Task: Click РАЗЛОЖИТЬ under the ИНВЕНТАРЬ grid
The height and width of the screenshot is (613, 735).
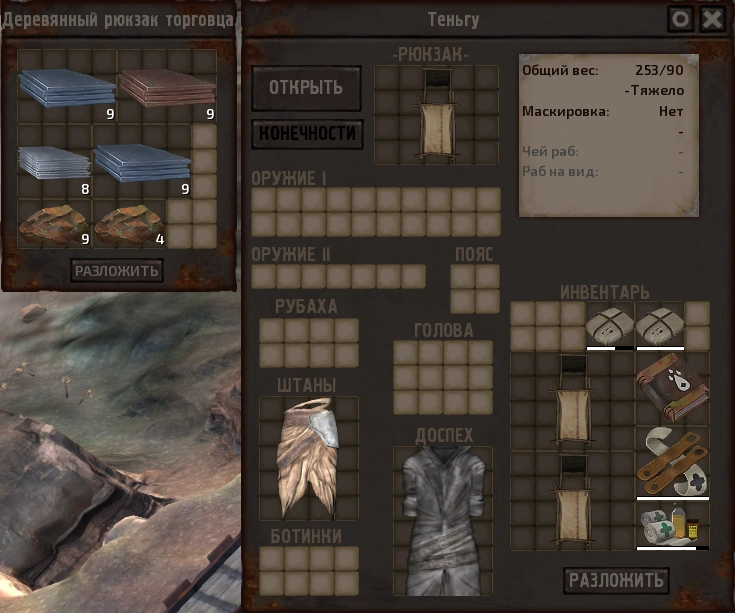Action: click(616, 580)
